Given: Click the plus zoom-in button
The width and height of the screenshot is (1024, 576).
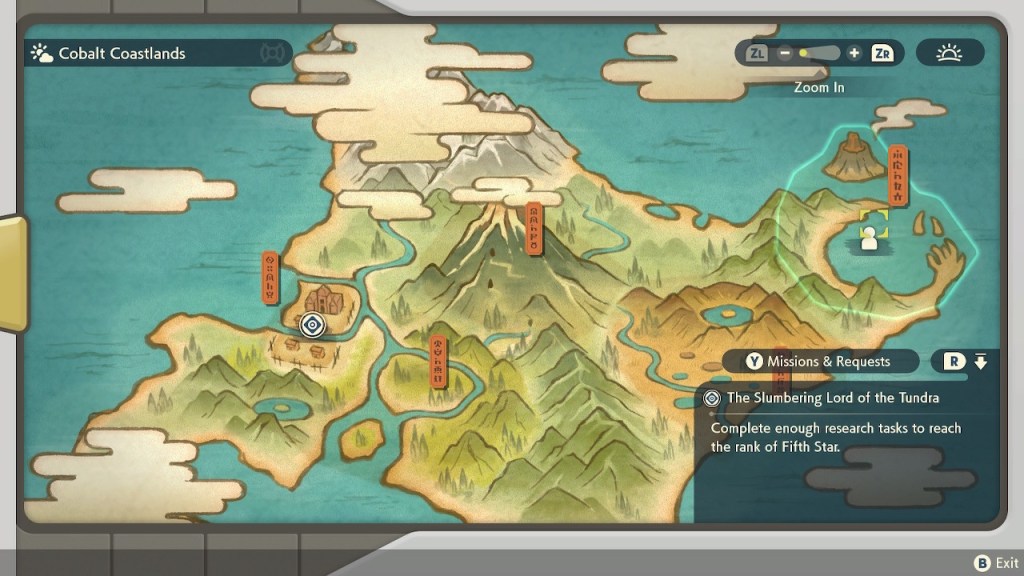Looking at the screenshot, I should coord(853,53).
